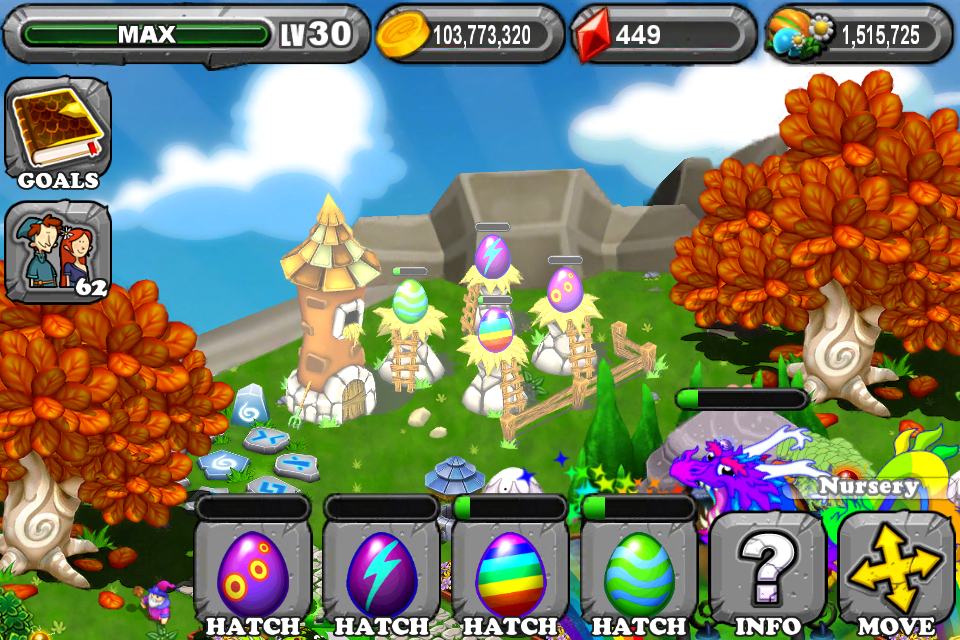Hatch the purple egg with yellow rings

pos(252,575)
